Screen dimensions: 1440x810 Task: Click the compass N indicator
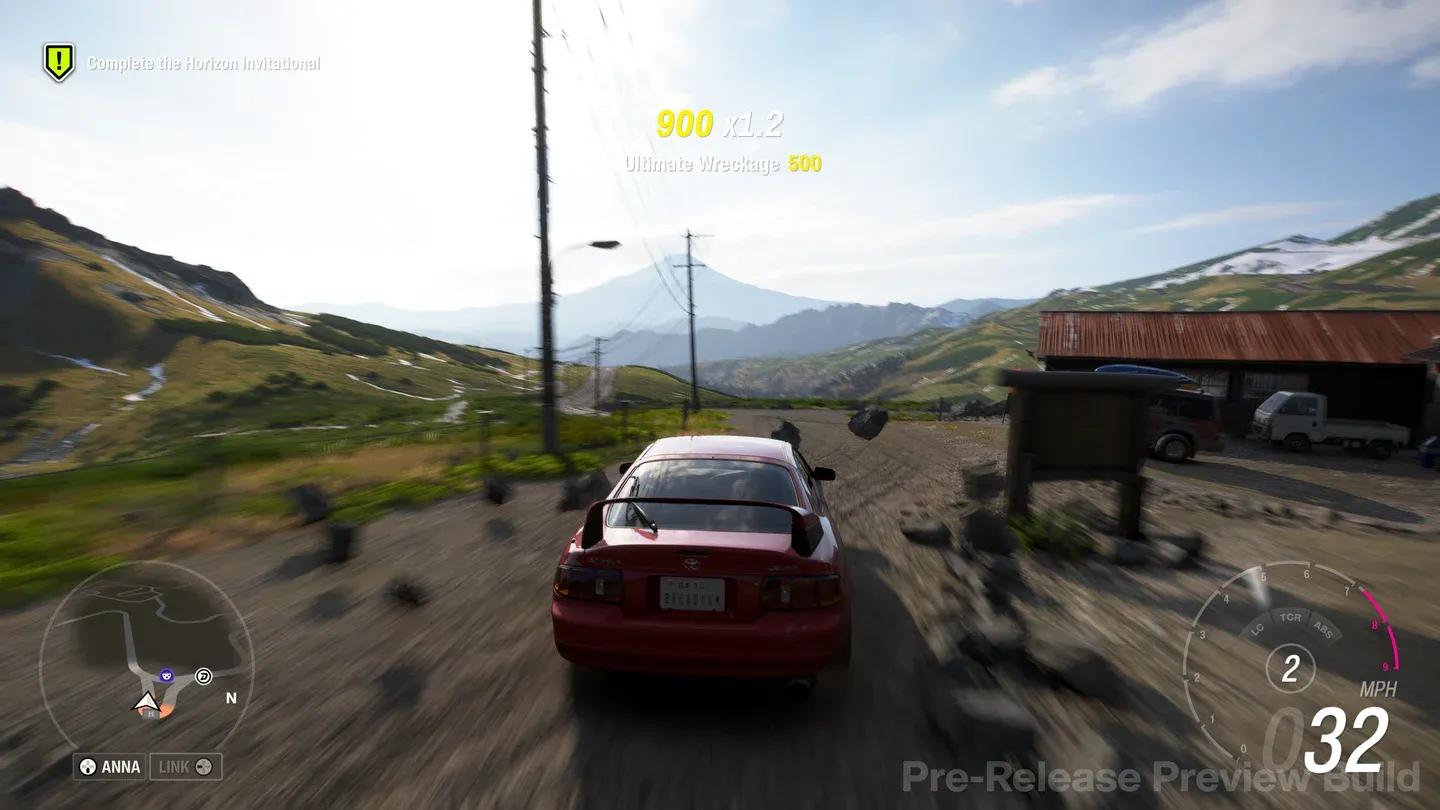[x=231, y=697]
